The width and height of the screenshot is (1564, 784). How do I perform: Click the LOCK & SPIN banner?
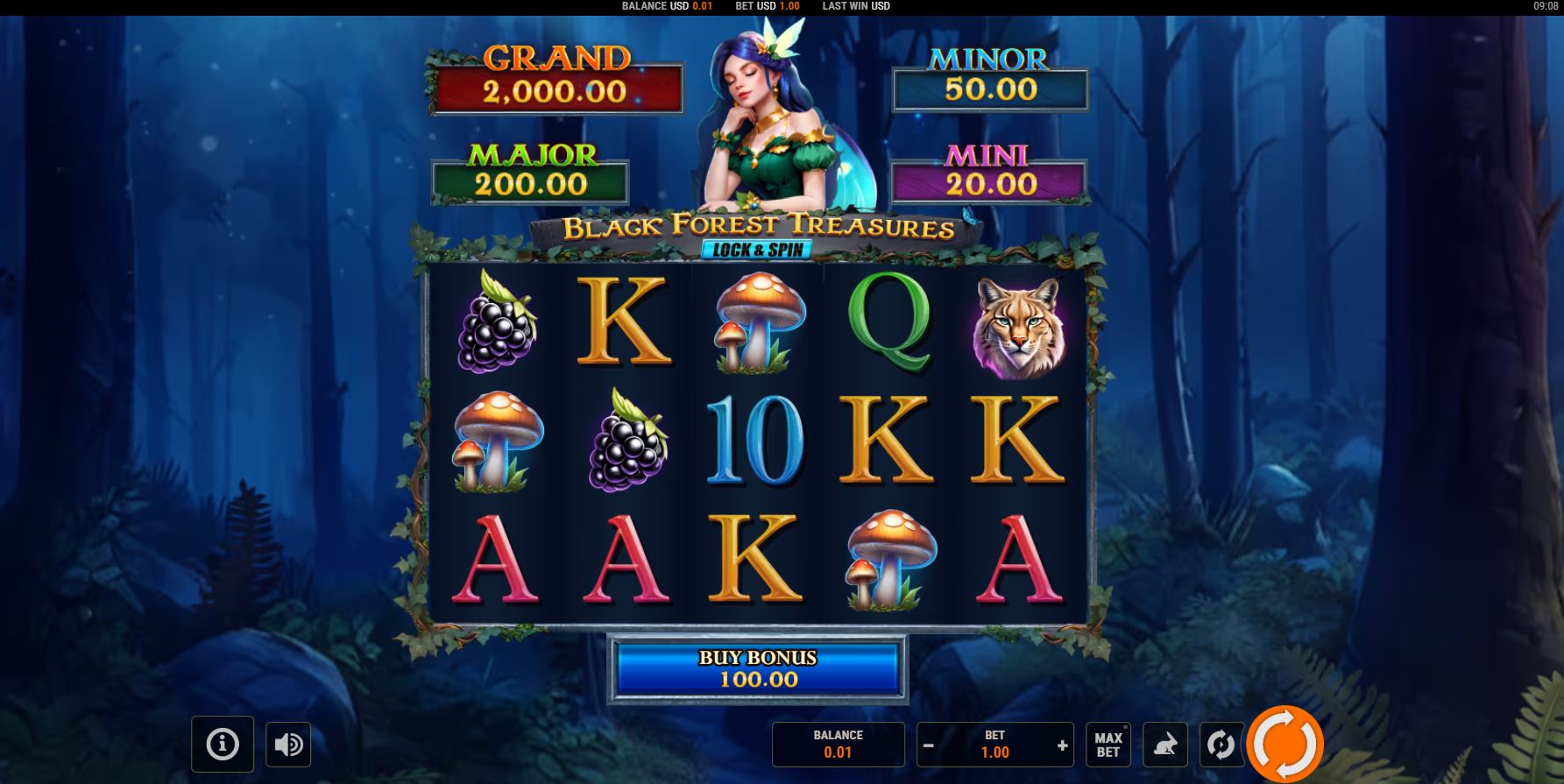[x=759, y=249]
